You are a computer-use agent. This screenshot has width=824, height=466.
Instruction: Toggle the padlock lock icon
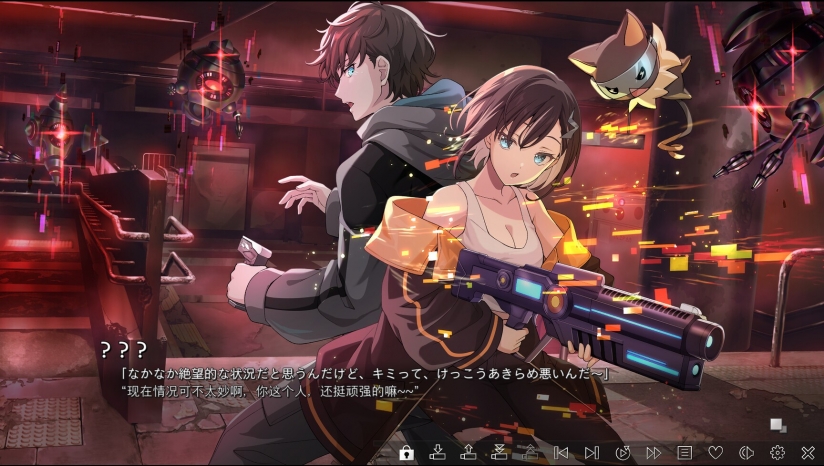click(406, 453)
